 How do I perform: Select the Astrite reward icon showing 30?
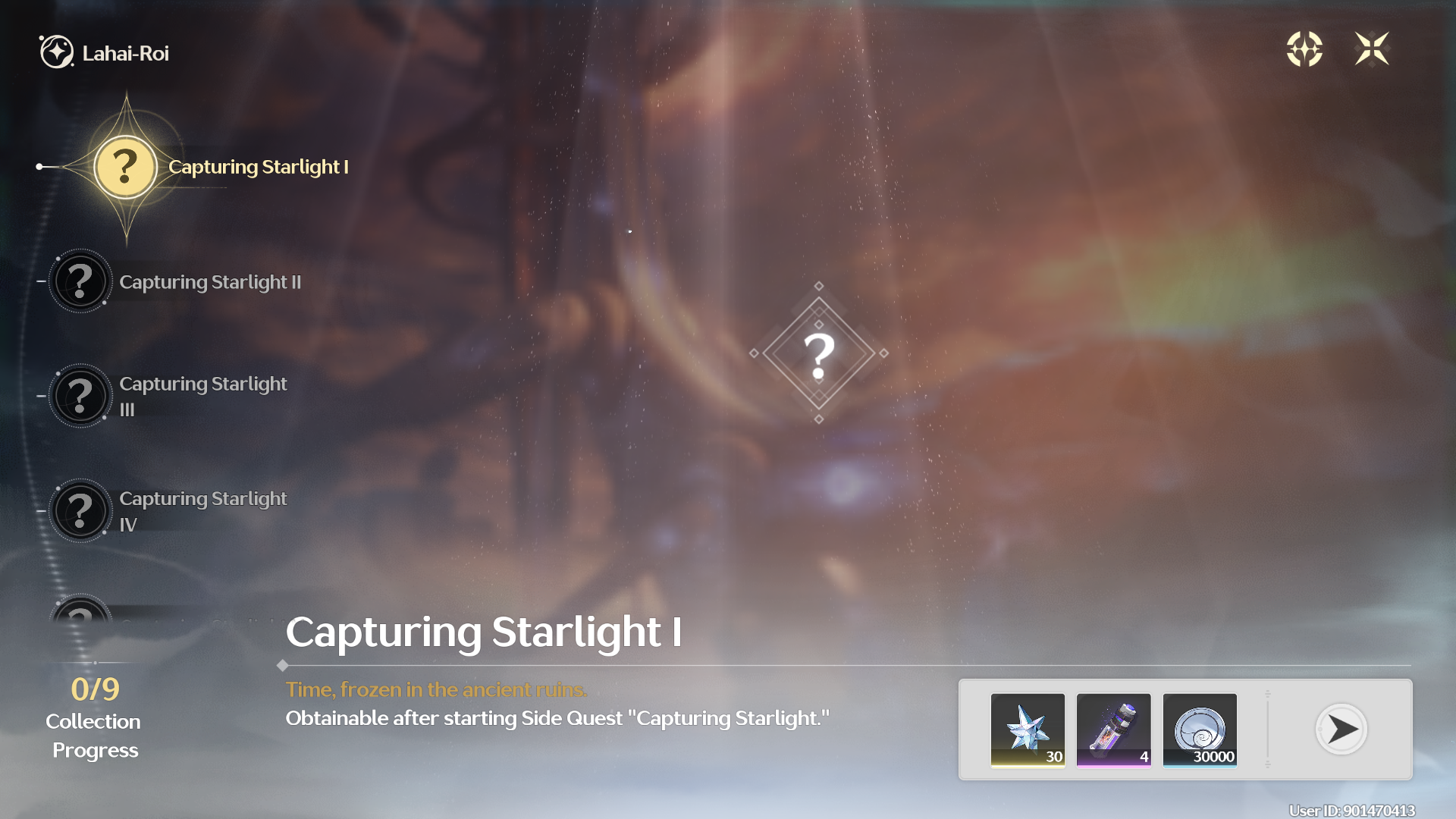pos(1028,730)
